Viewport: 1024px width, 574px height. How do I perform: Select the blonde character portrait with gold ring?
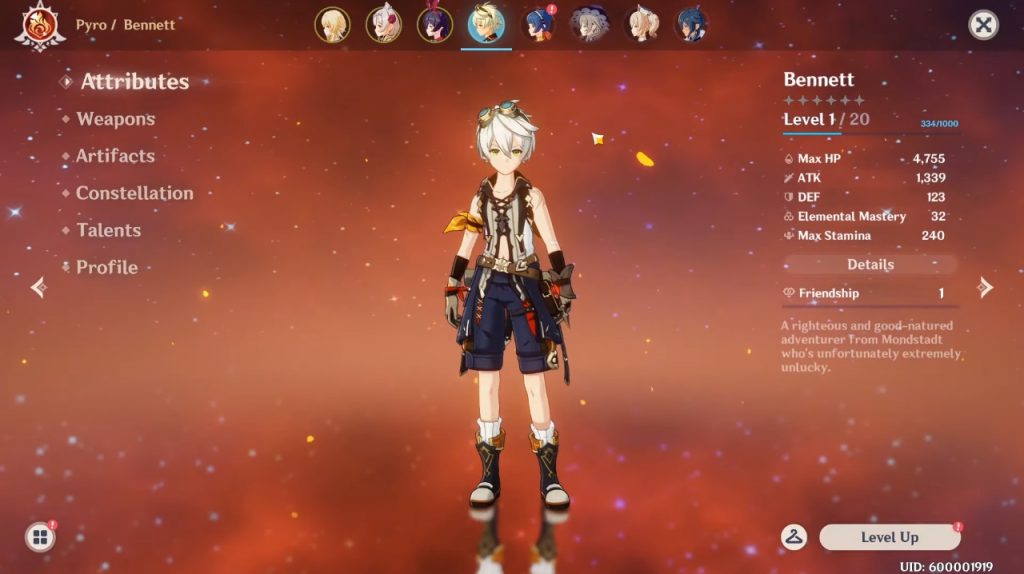pyautogui.click(x=332, y=25)
